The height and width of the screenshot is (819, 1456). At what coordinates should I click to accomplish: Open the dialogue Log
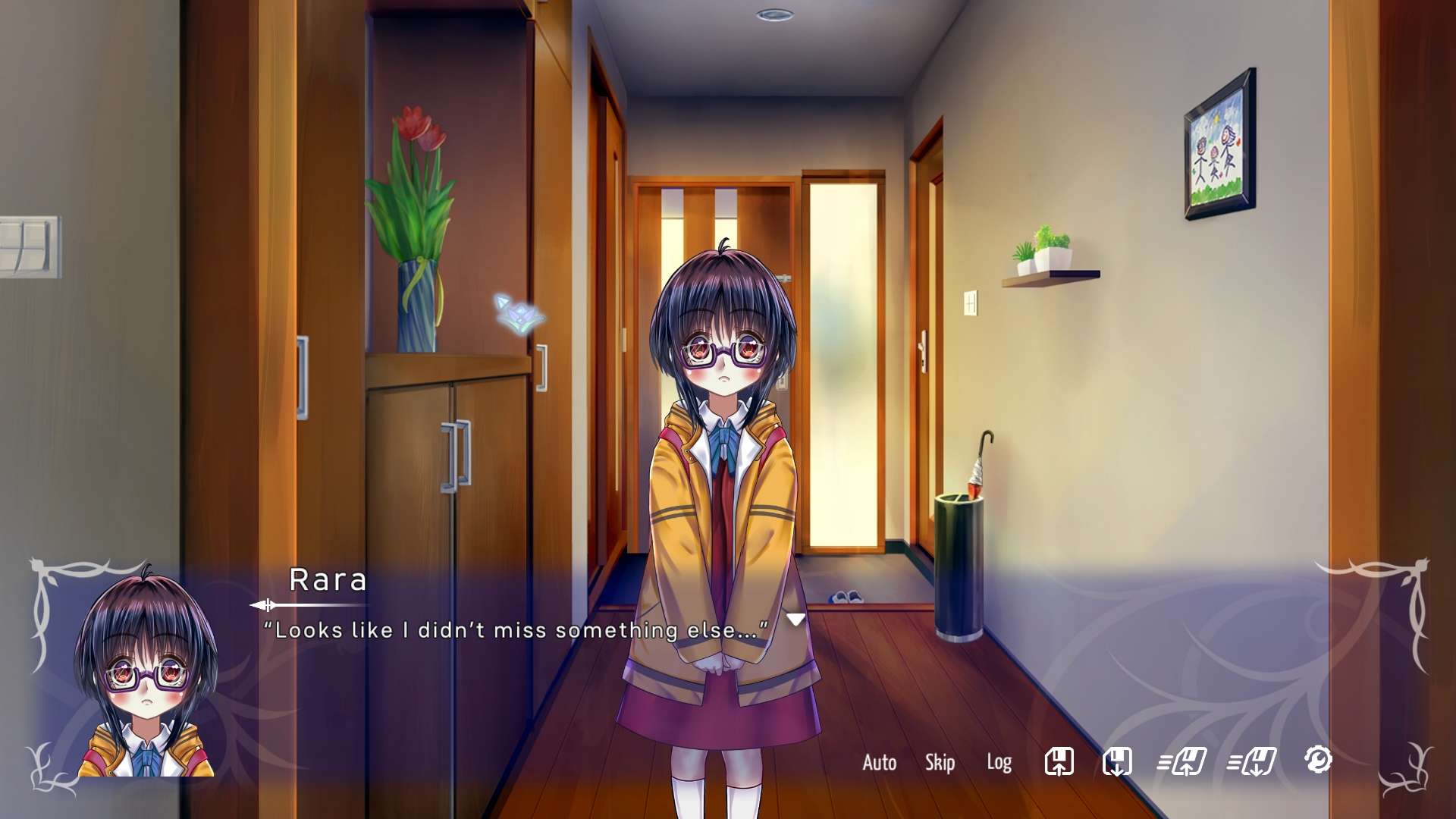(x=999, y=762)
